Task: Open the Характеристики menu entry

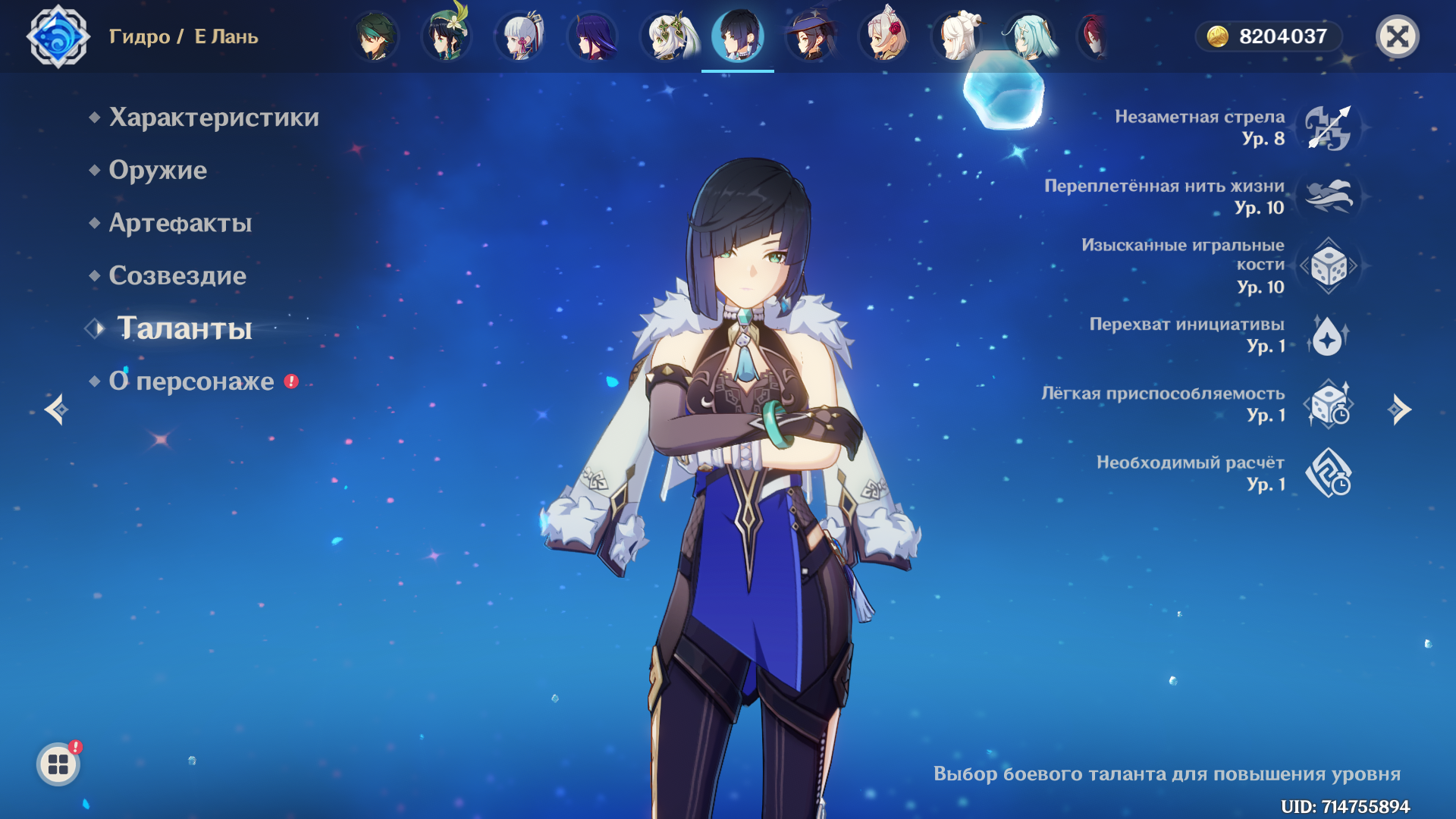Action: 213,118
